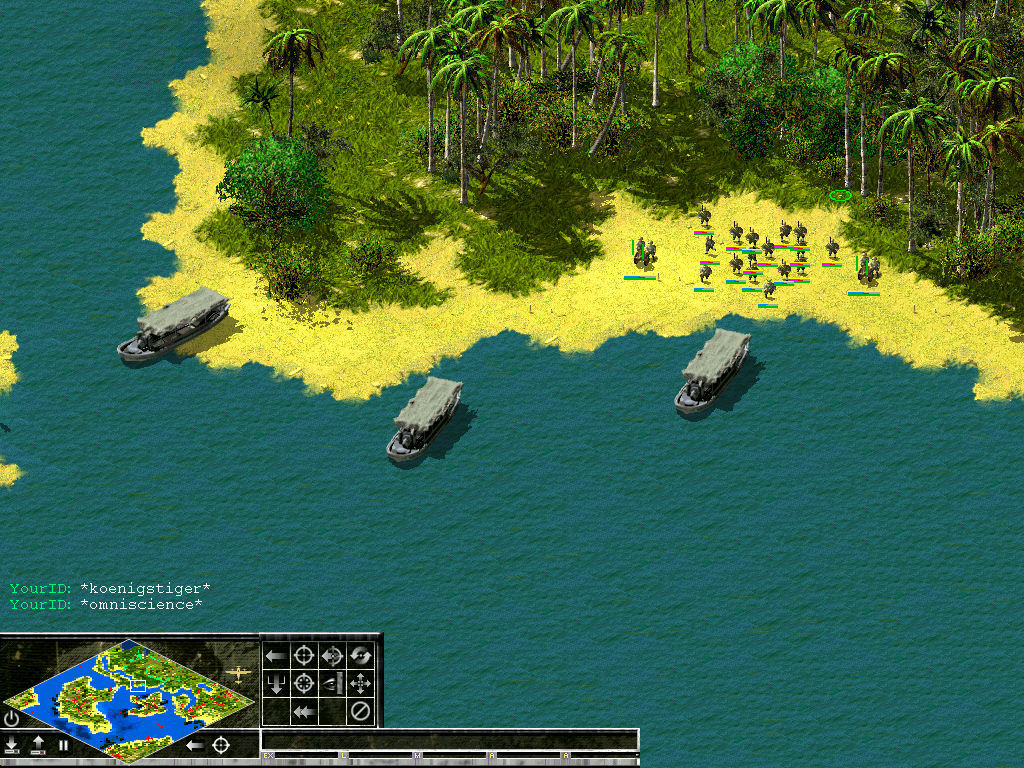
Task: Activate the four-way arrows command
Action: tap(361, 684)
